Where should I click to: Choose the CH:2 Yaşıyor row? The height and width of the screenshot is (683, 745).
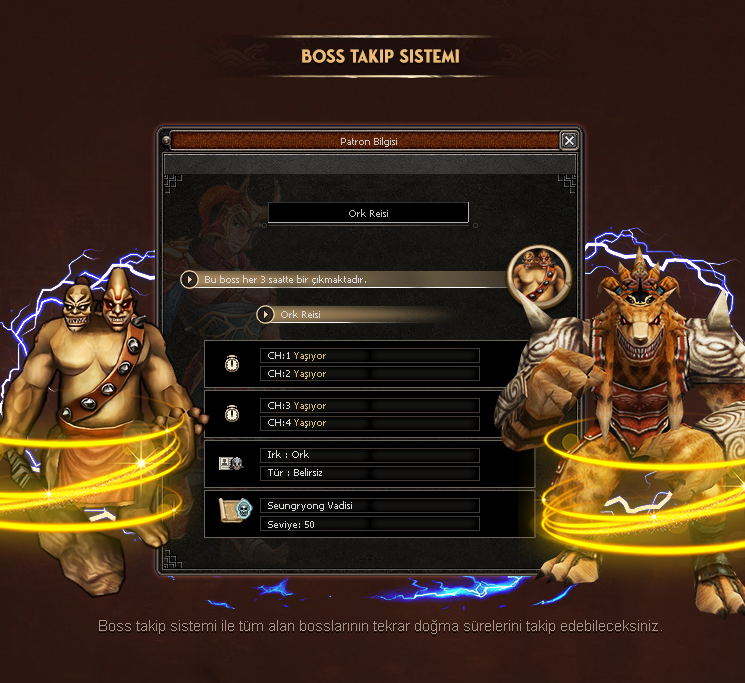(x=369, y=374)
